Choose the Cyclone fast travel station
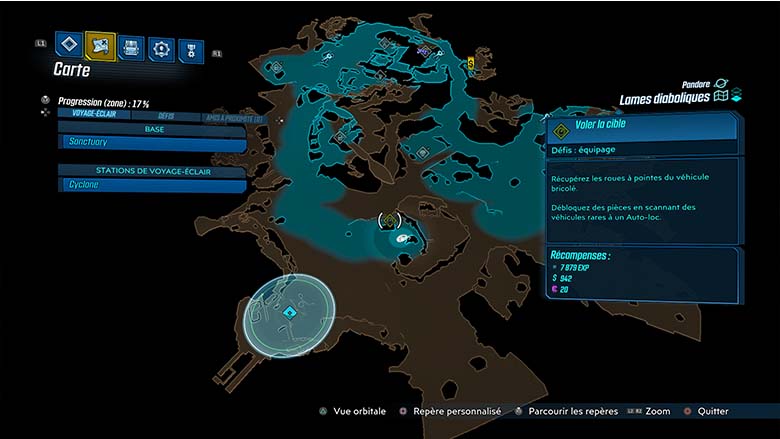Screen dimensions: 780x439 tap(152, 185)
